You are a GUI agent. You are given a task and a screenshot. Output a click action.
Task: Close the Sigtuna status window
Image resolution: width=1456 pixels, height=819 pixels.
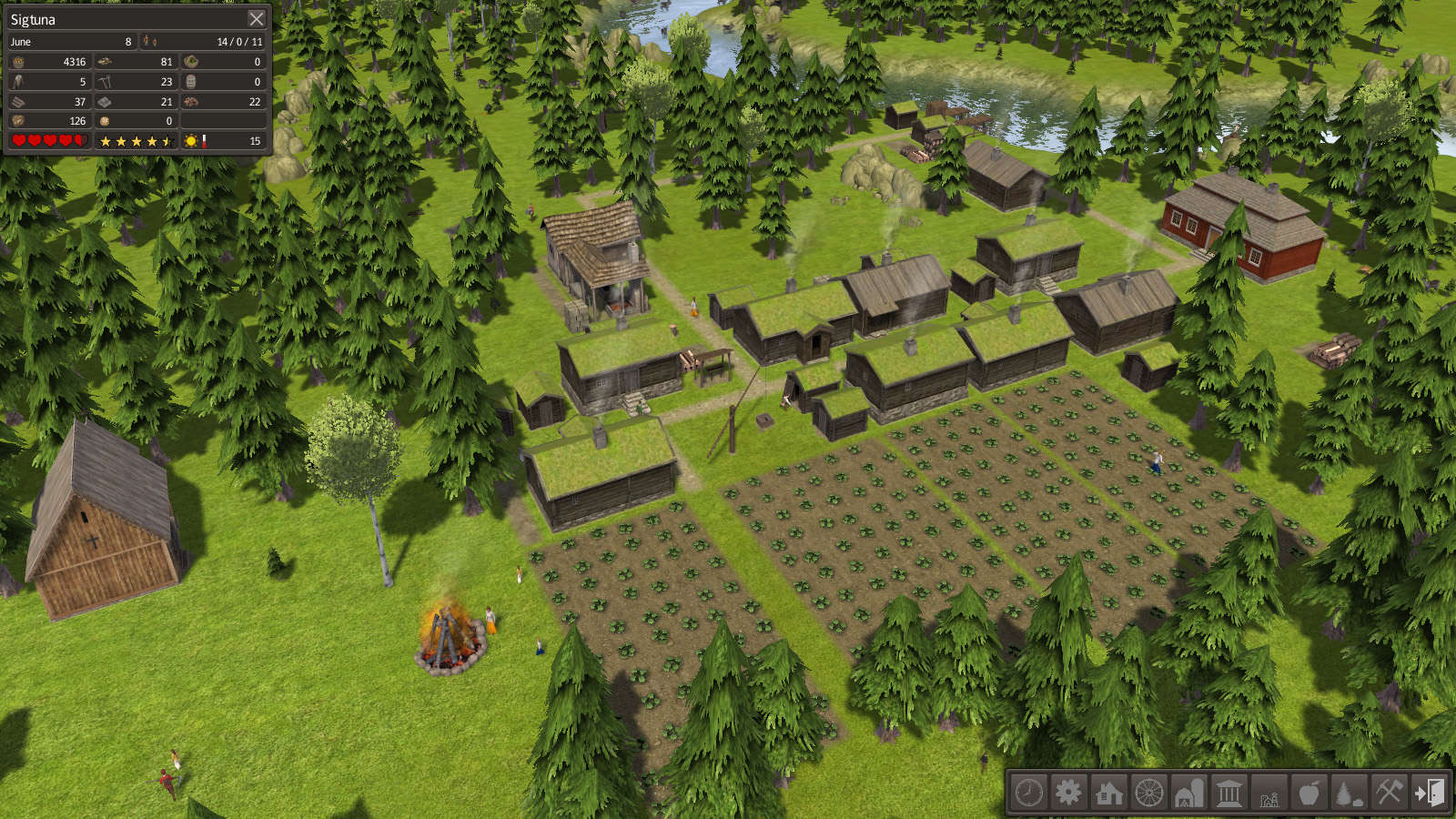click(x=257, y=19)
